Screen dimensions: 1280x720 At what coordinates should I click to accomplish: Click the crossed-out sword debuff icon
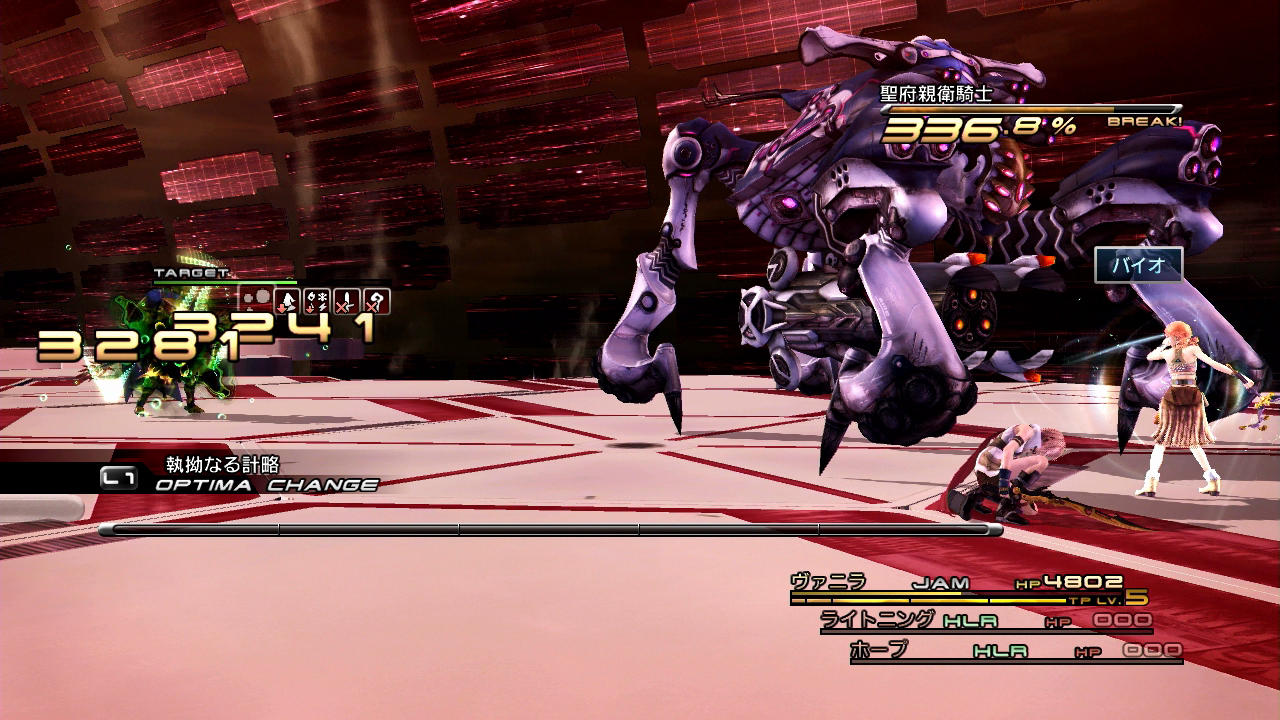tap(347, 301)
